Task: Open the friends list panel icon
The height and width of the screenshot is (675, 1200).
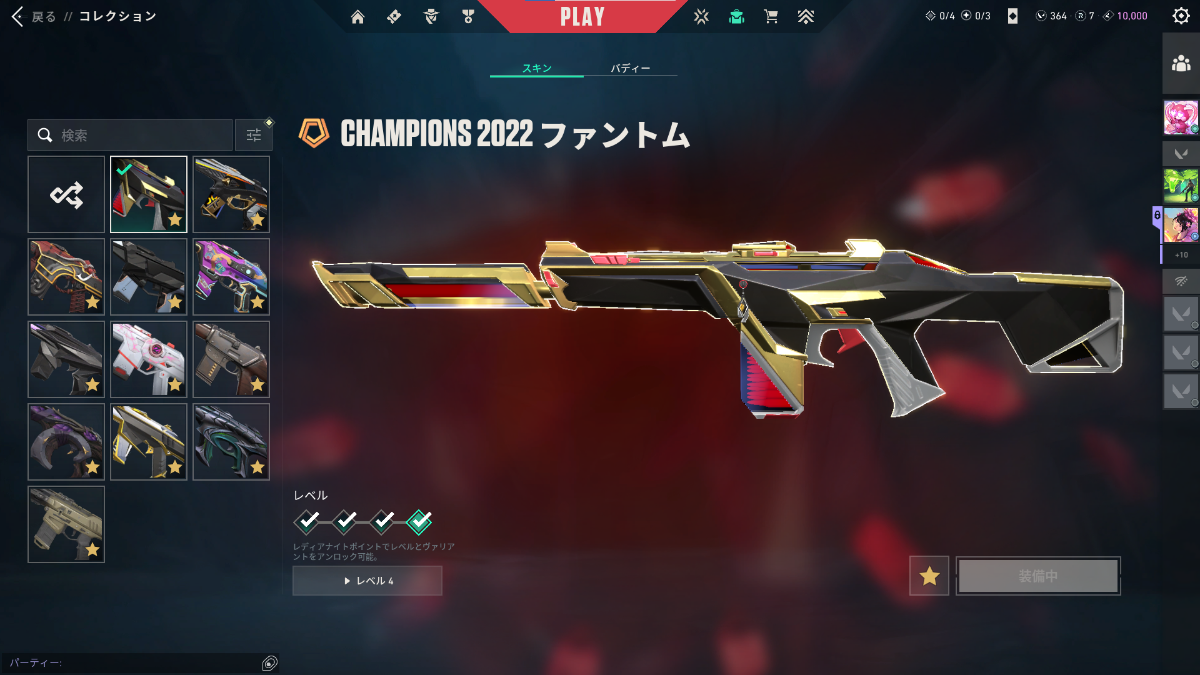Action: (1180, 64)
